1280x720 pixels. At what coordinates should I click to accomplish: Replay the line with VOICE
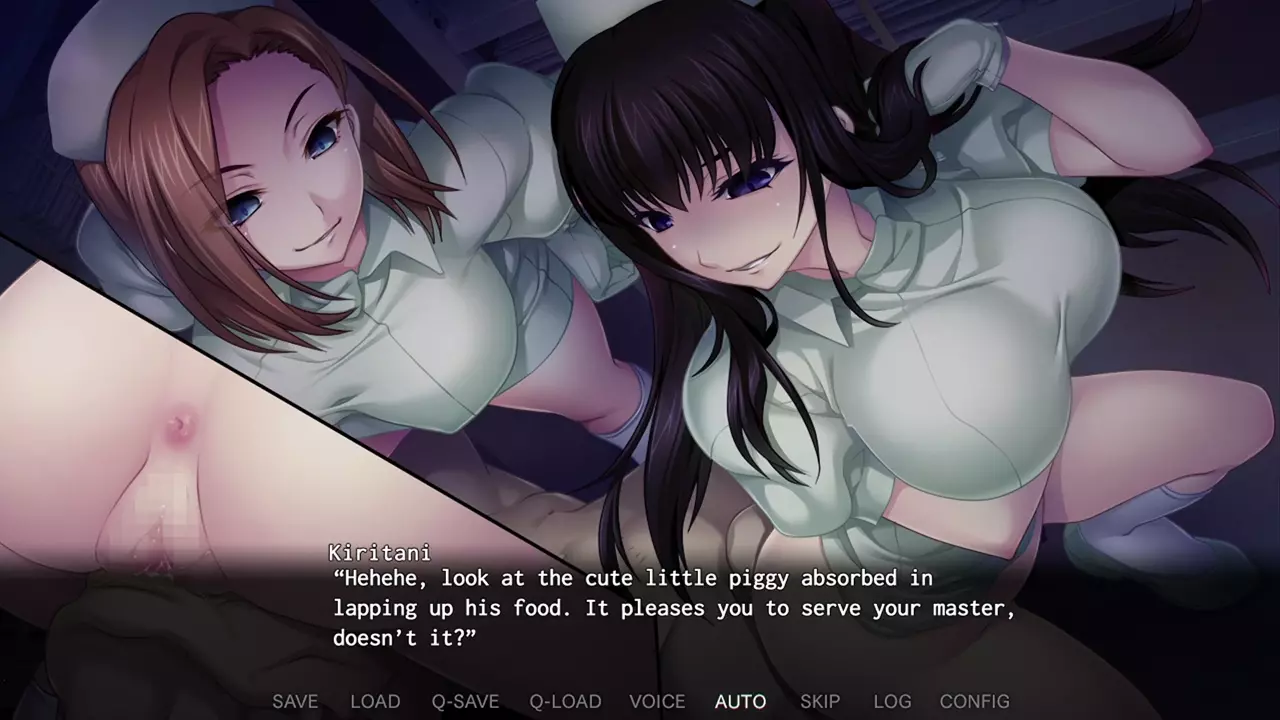pyautogui.click(x=657, y=701)
